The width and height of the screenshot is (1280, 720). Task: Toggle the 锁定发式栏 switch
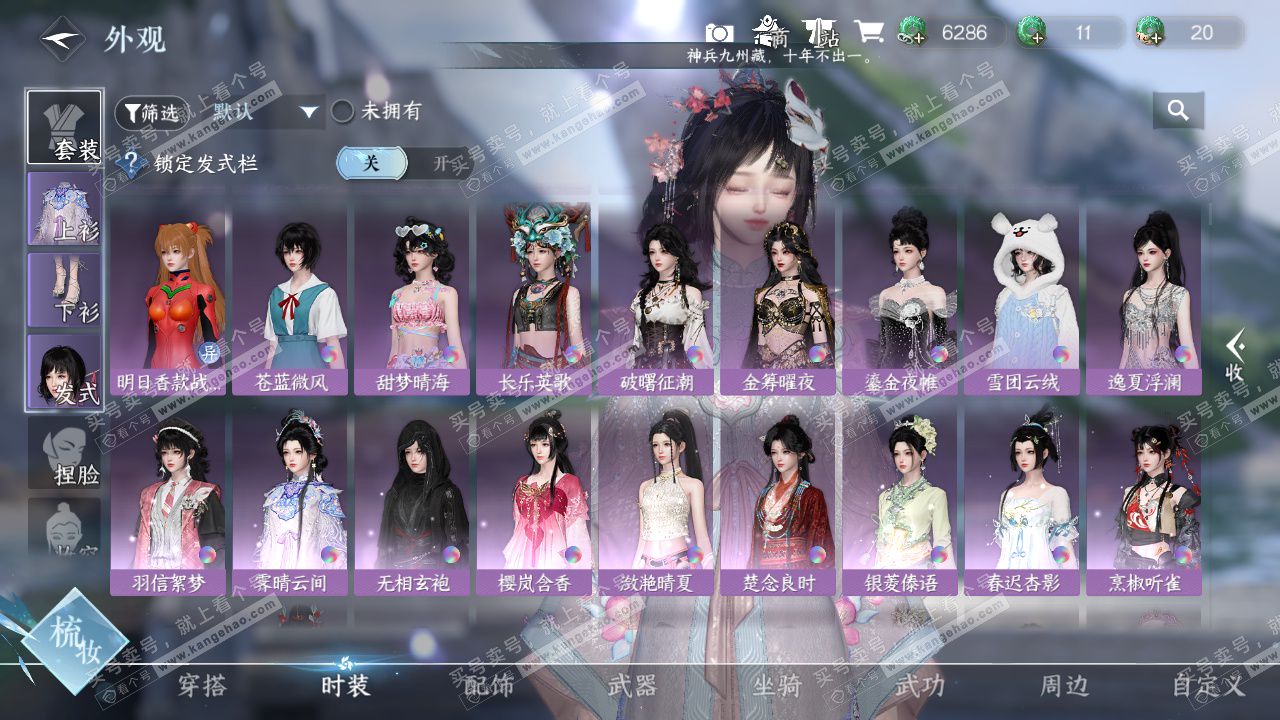coord(404,163)
